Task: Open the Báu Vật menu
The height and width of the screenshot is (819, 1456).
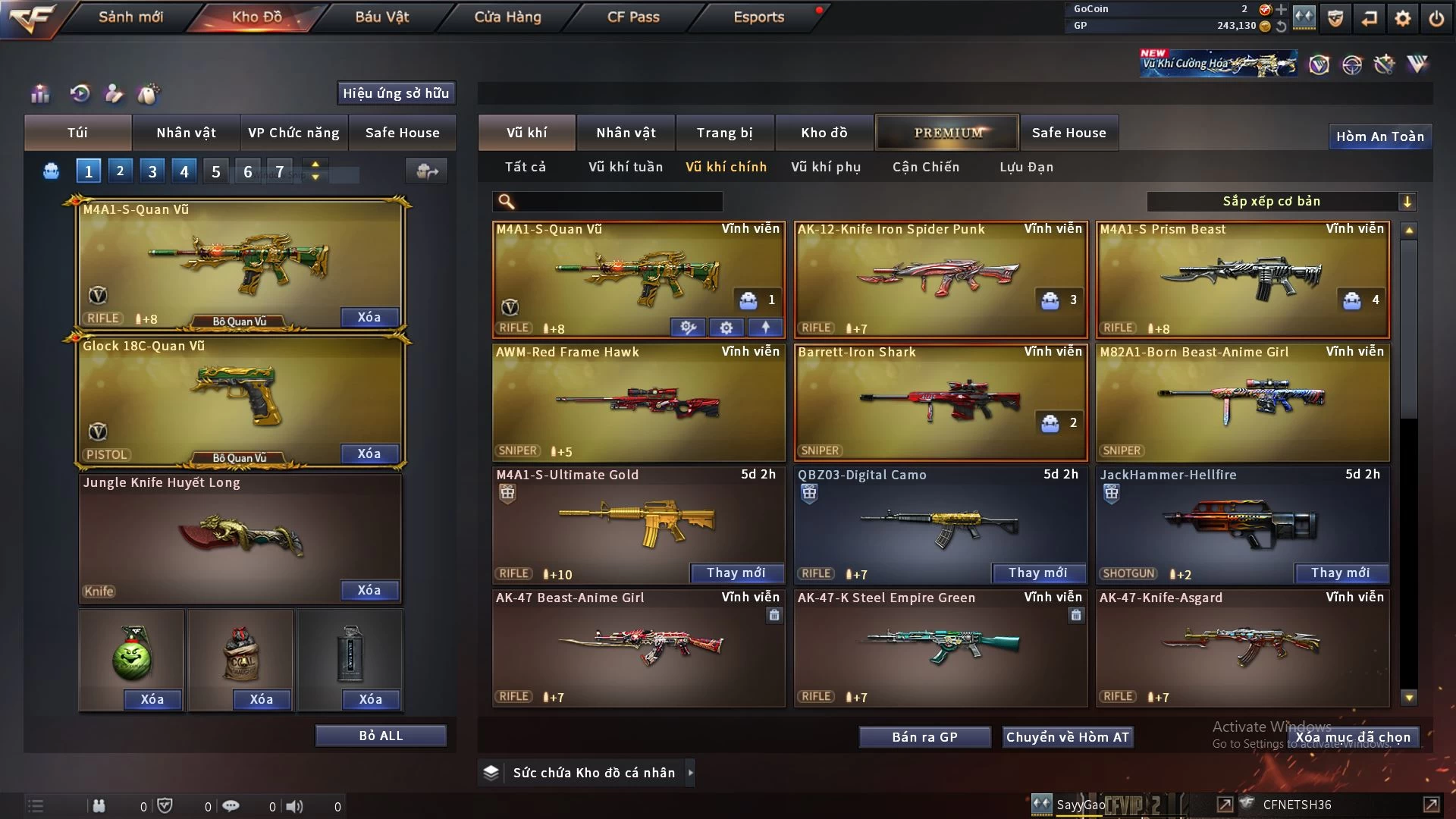Action: (381, 17)
